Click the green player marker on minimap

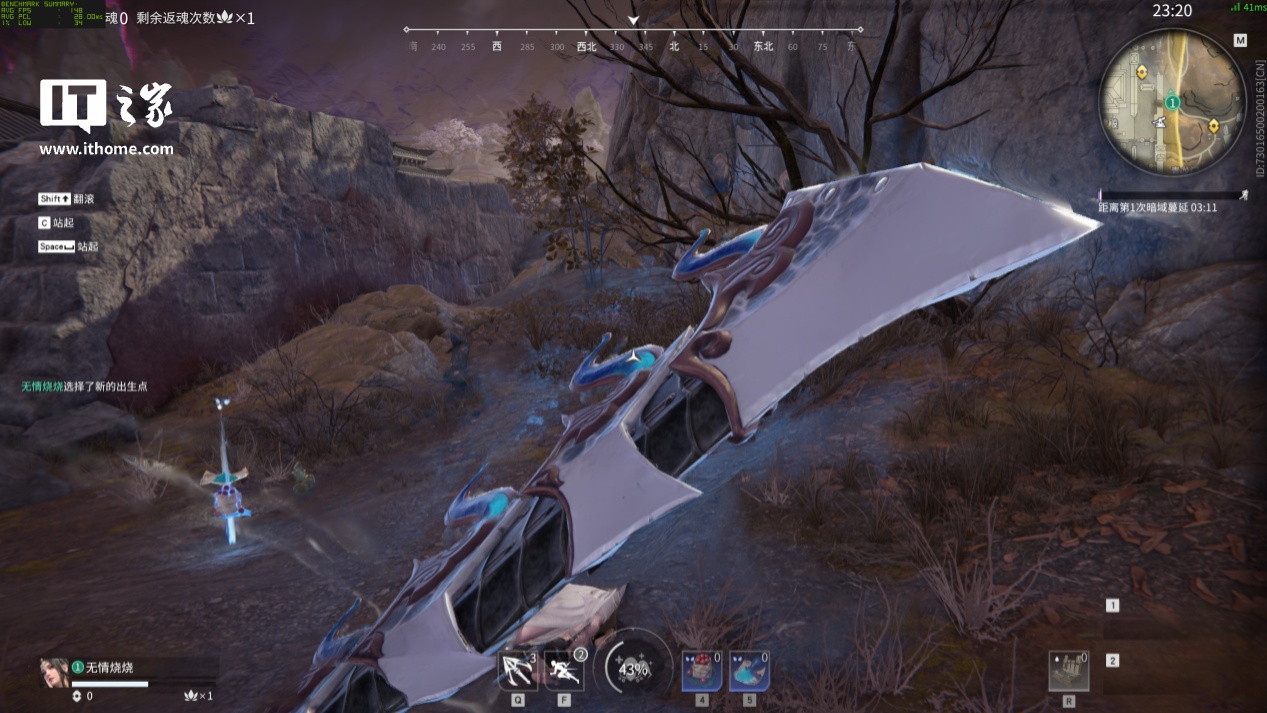click(x=1172, y=102)
